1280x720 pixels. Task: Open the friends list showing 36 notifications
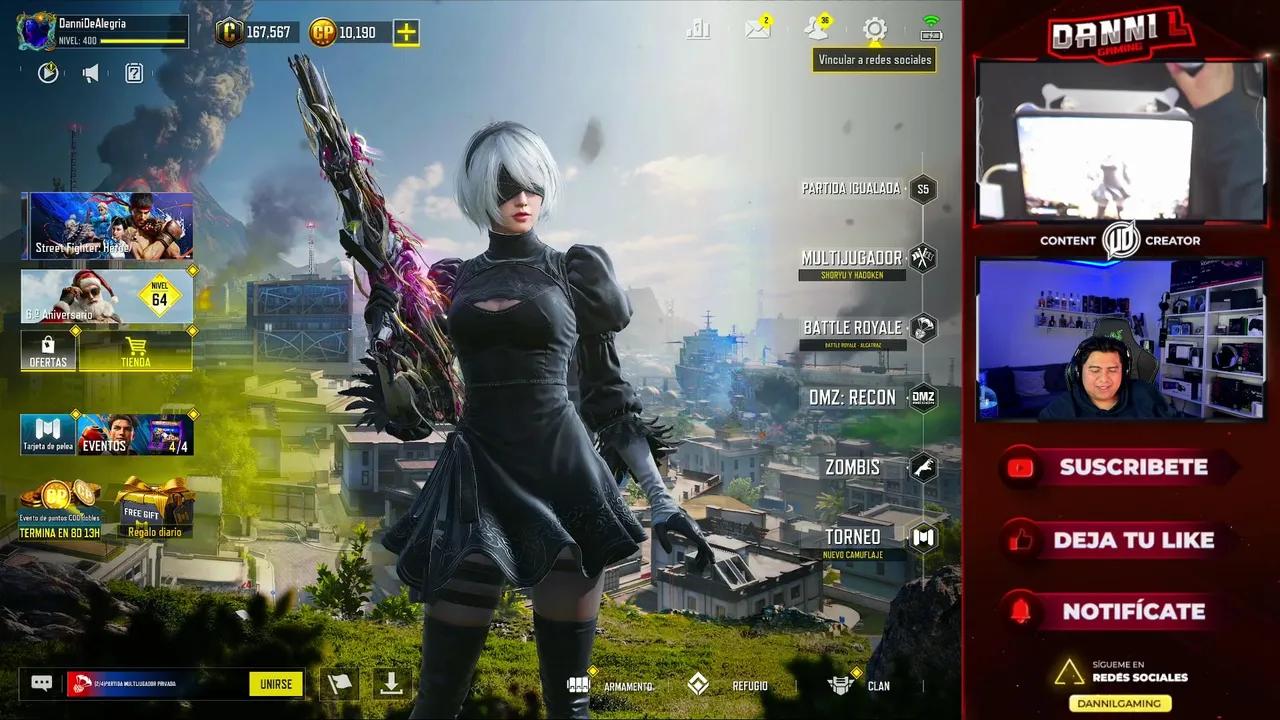[815, 30]
